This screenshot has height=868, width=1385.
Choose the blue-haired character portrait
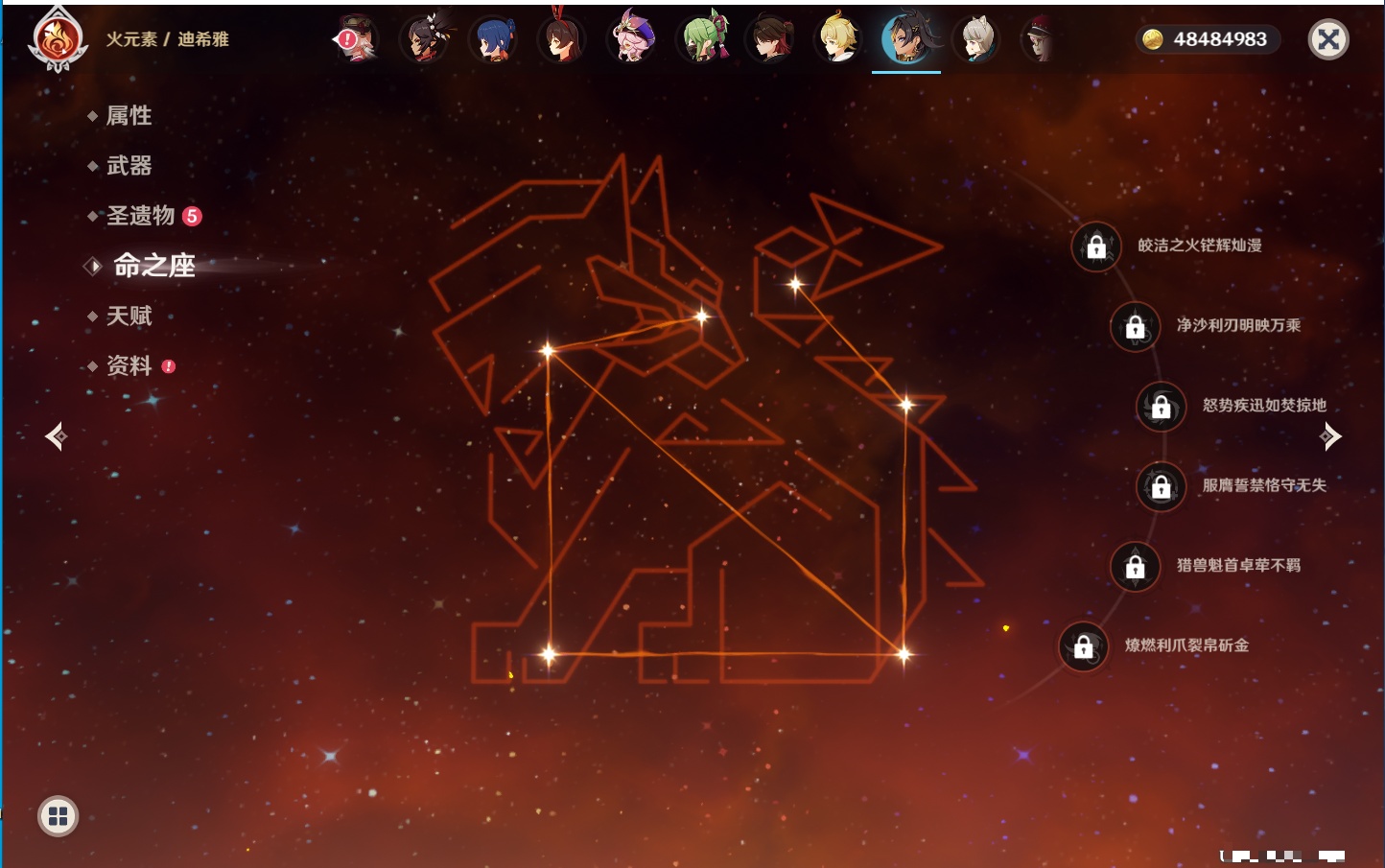coord(494,39)
